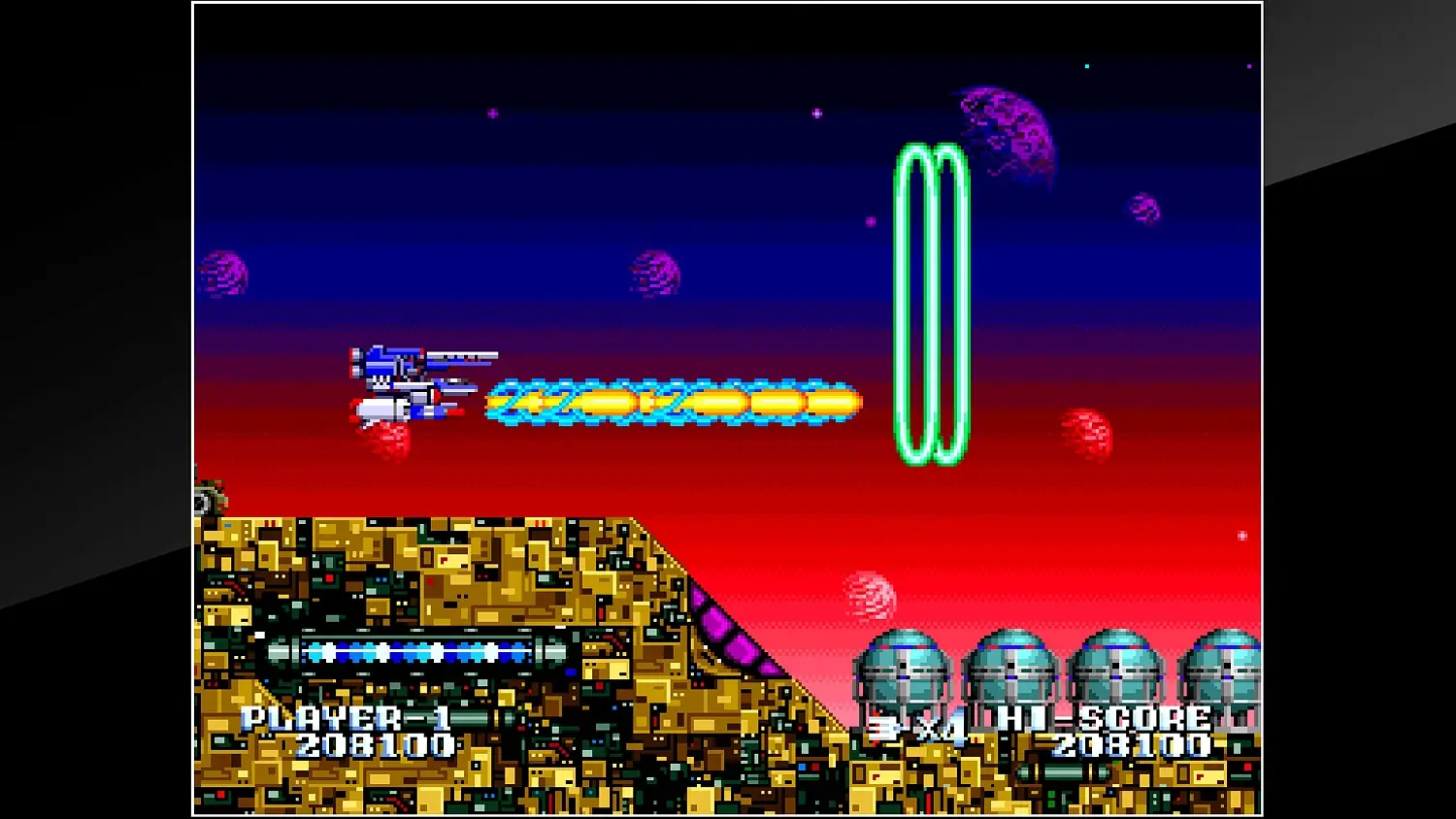Viewport: 1456px width, 819px height.
Task: Expand the glowing laser beam trail
Action: [x=670, y=398]
